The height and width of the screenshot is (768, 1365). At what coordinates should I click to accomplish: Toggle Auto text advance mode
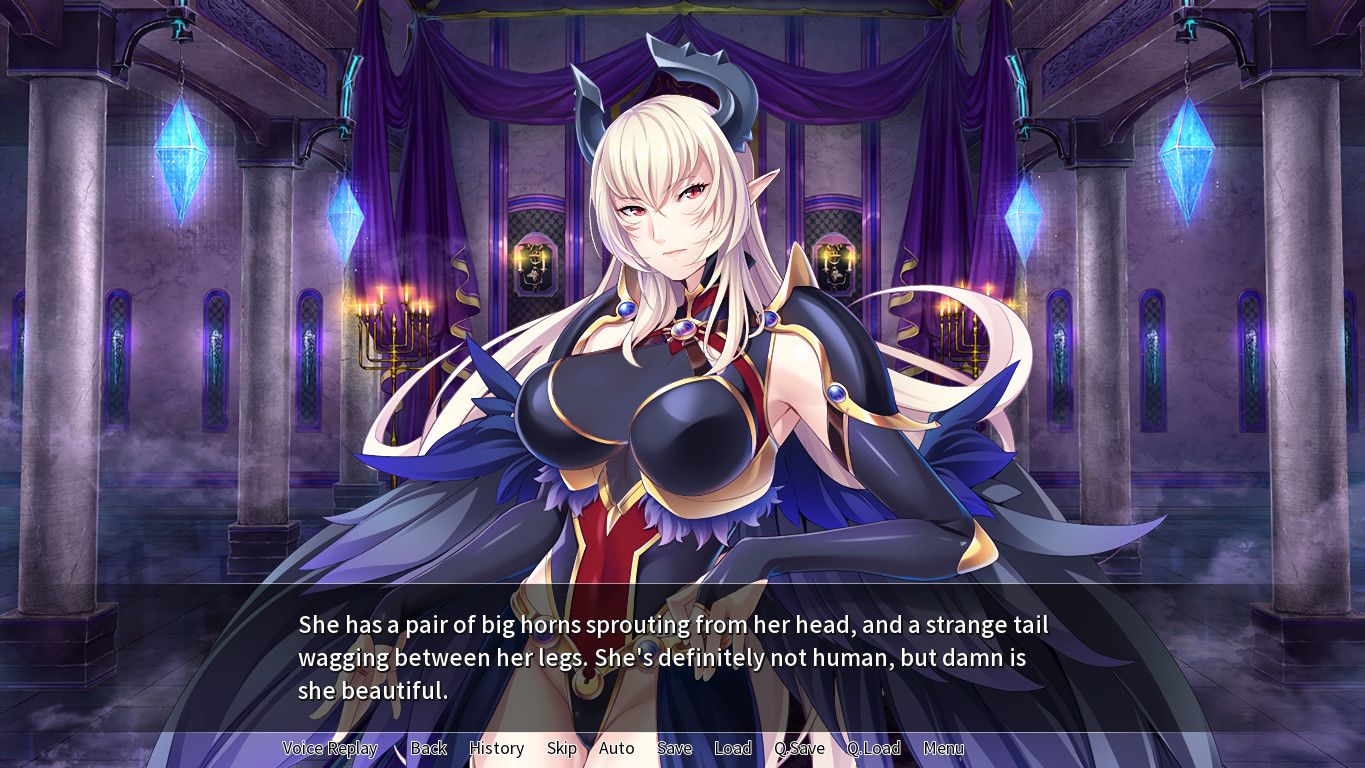click(x=616, y=748)
